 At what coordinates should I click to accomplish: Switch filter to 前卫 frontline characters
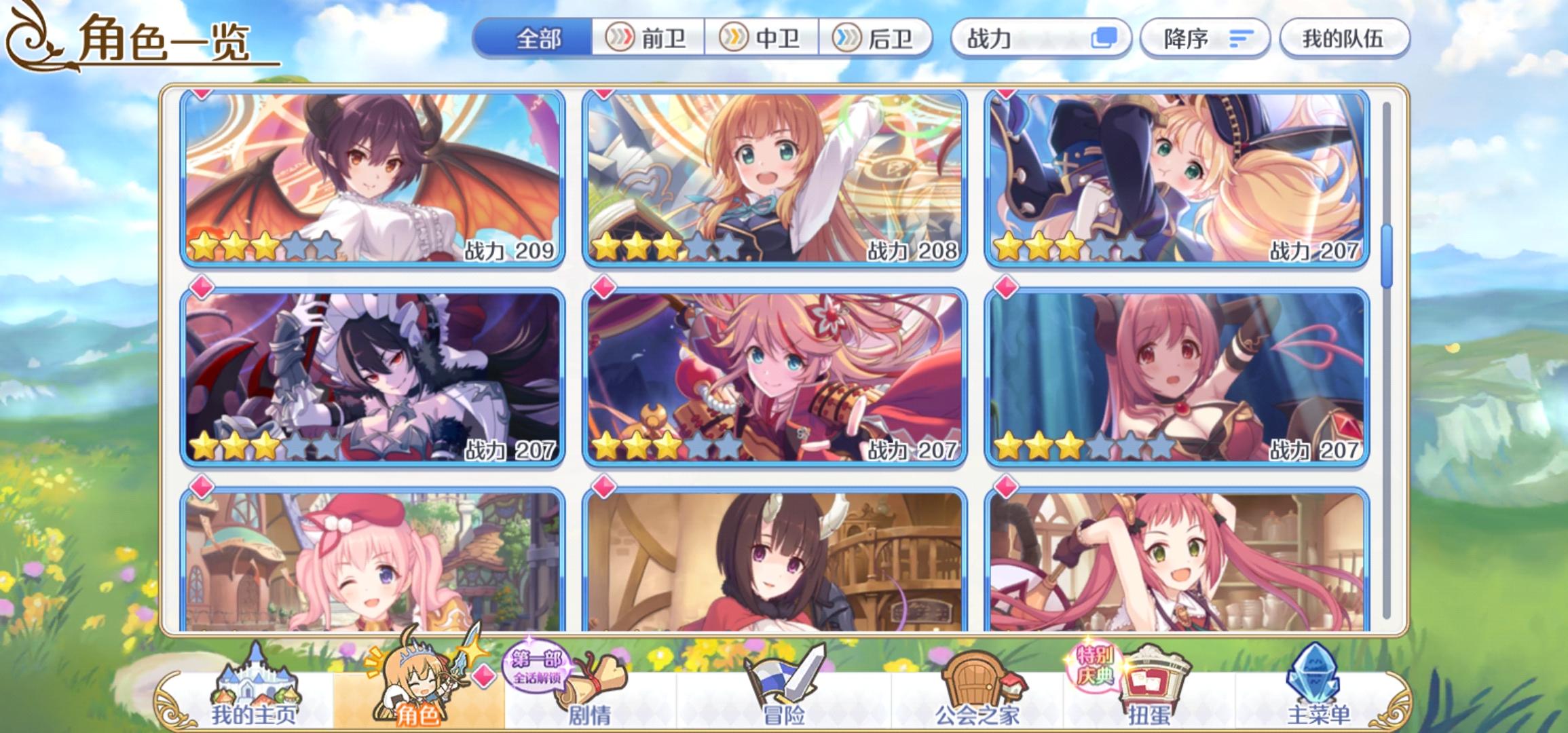pyautogui.click(x=656, y=39)
